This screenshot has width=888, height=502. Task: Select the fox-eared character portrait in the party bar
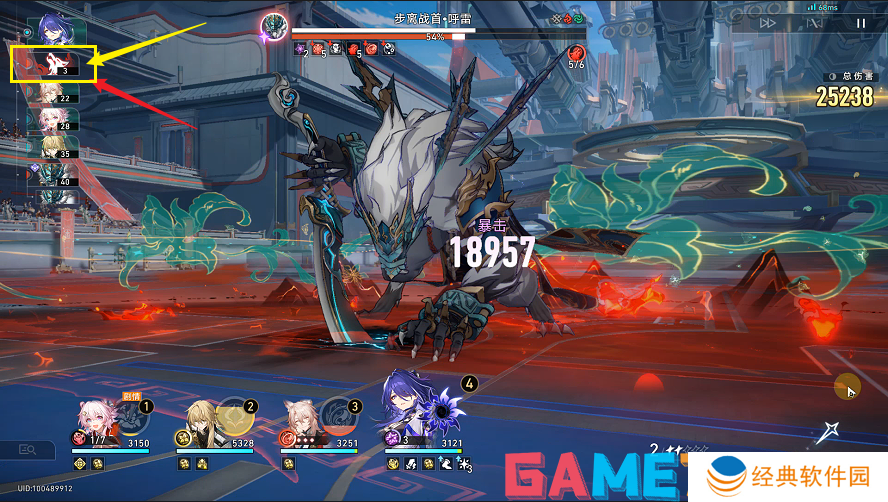(x=305, y=420)
